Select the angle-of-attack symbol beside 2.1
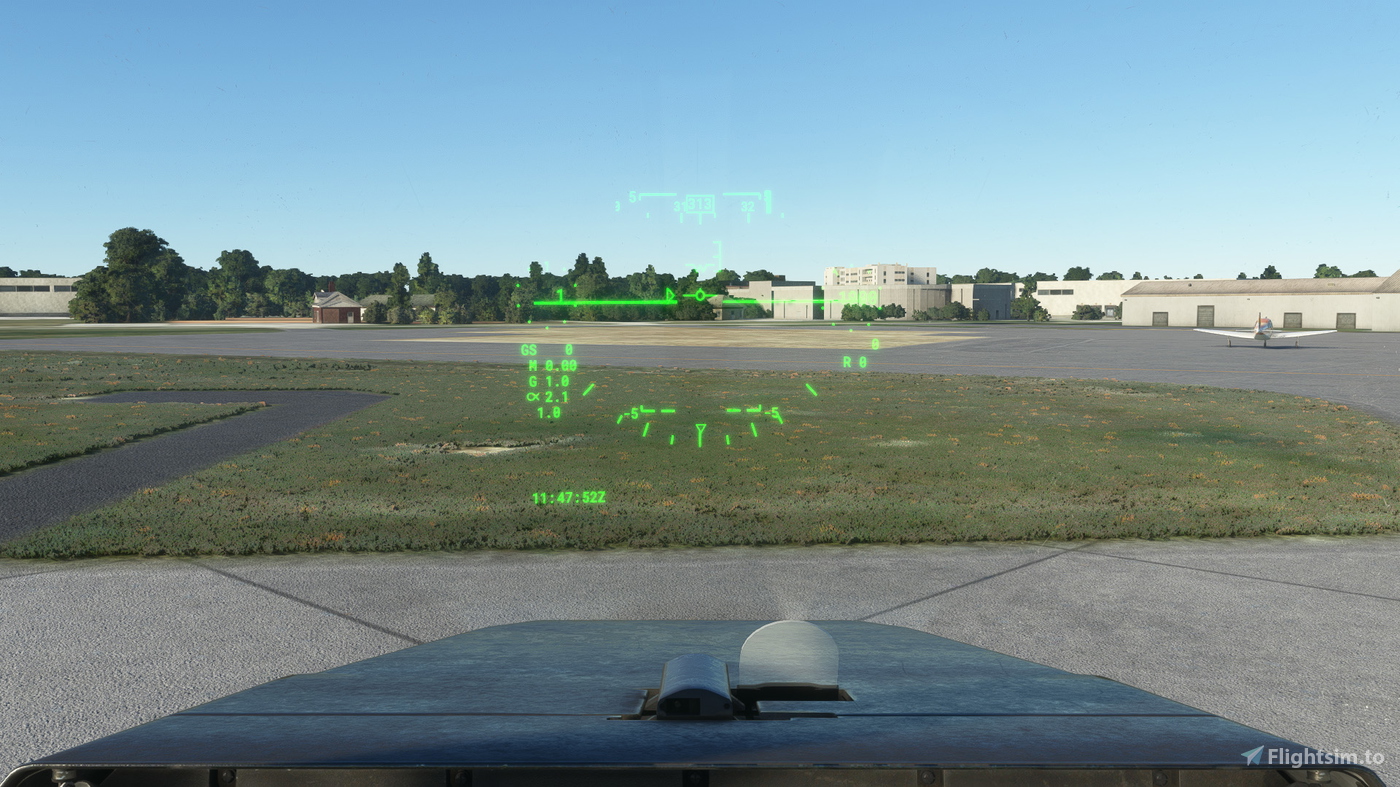 click(533, 395)
